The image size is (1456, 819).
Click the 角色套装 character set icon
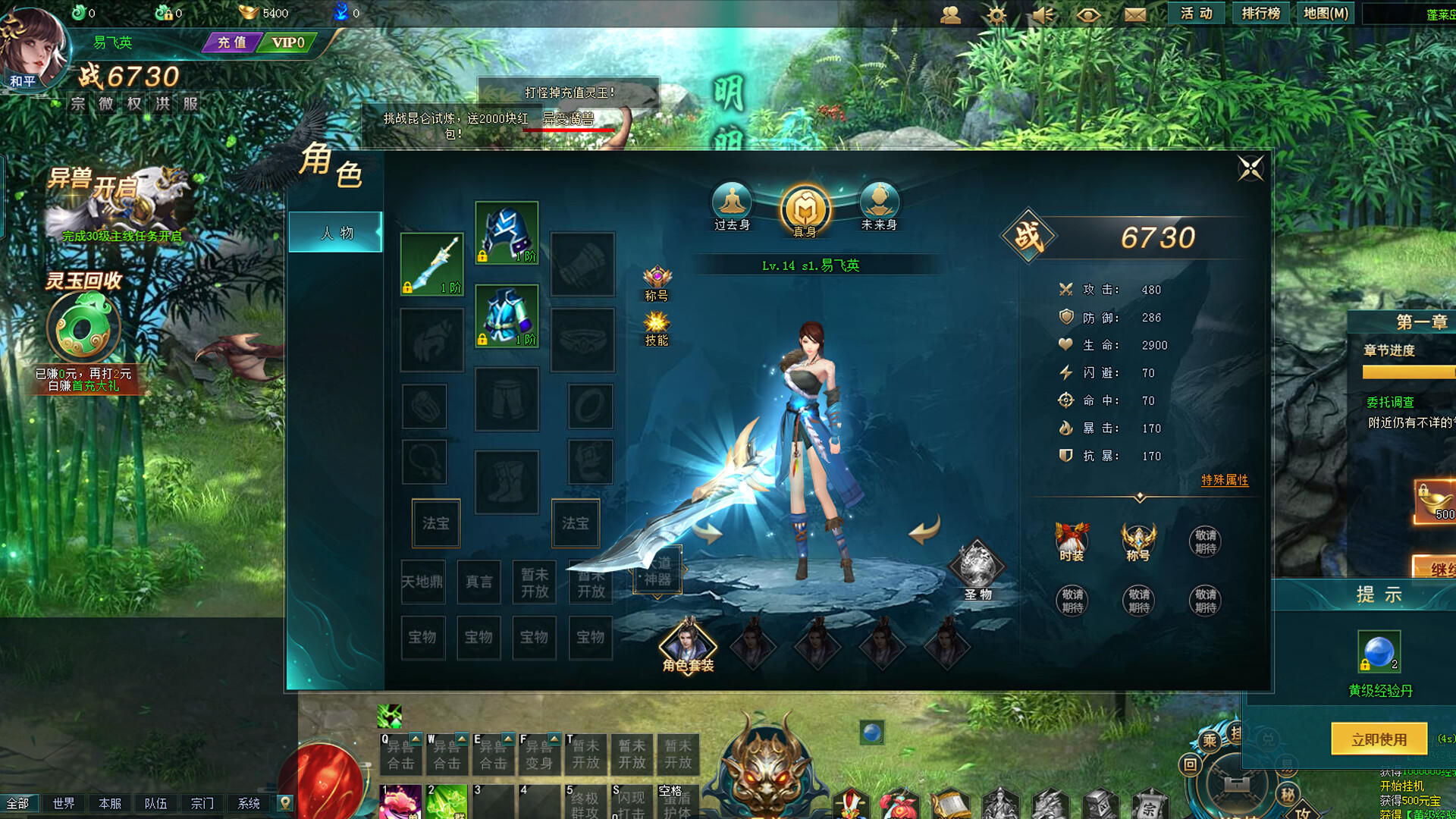click(689, 647)
